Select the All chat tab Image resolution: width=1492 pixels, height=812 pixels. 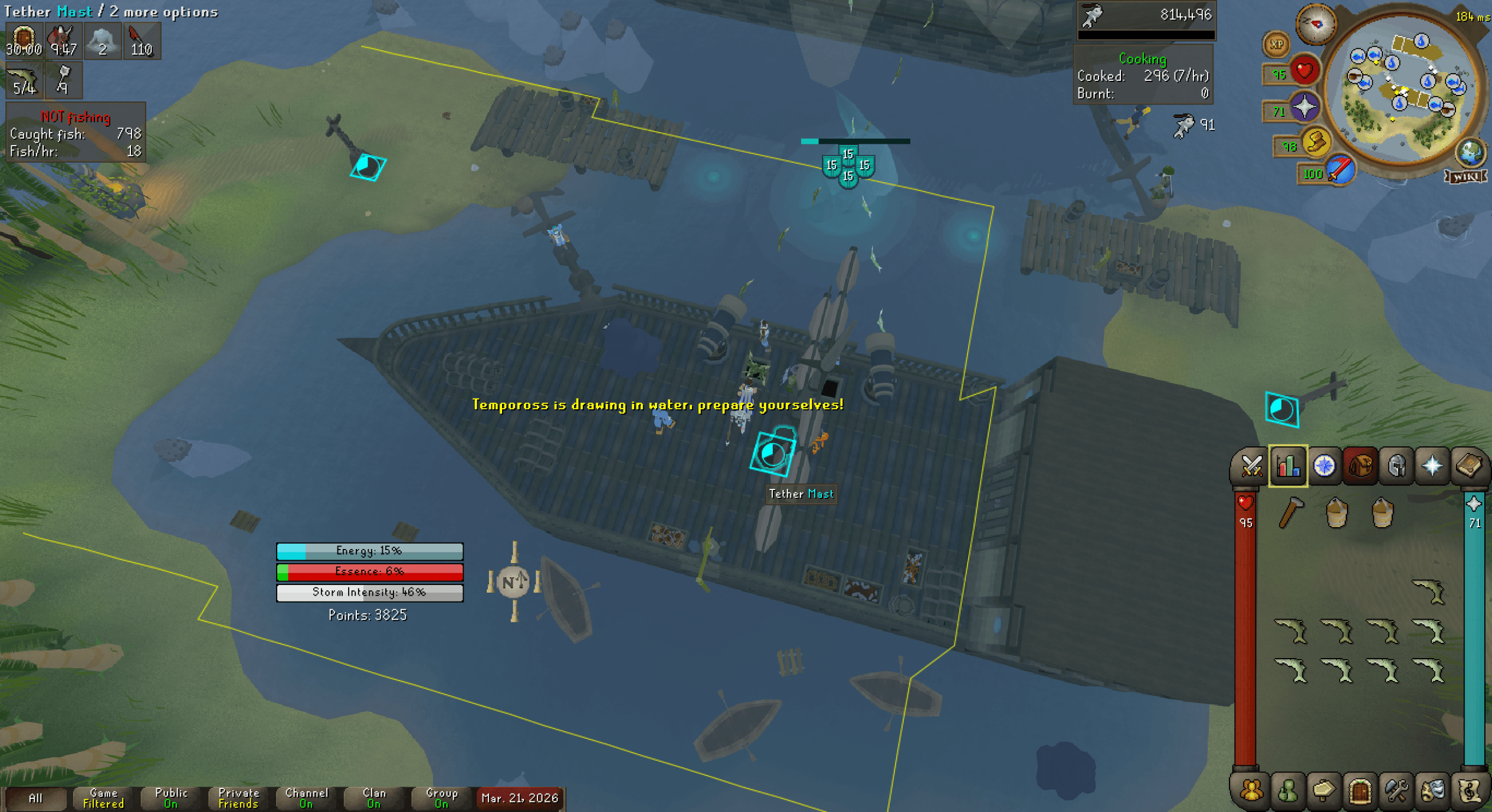(x=37, y=799)
